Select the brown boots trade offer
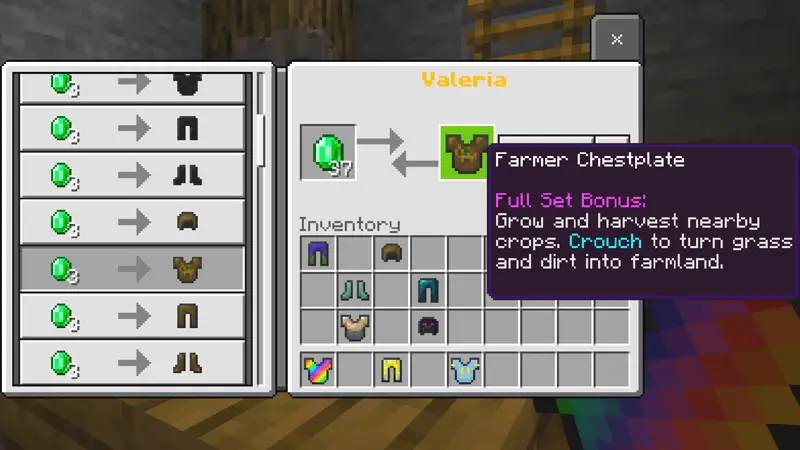 pyautogui.click(x=133, y=360)
